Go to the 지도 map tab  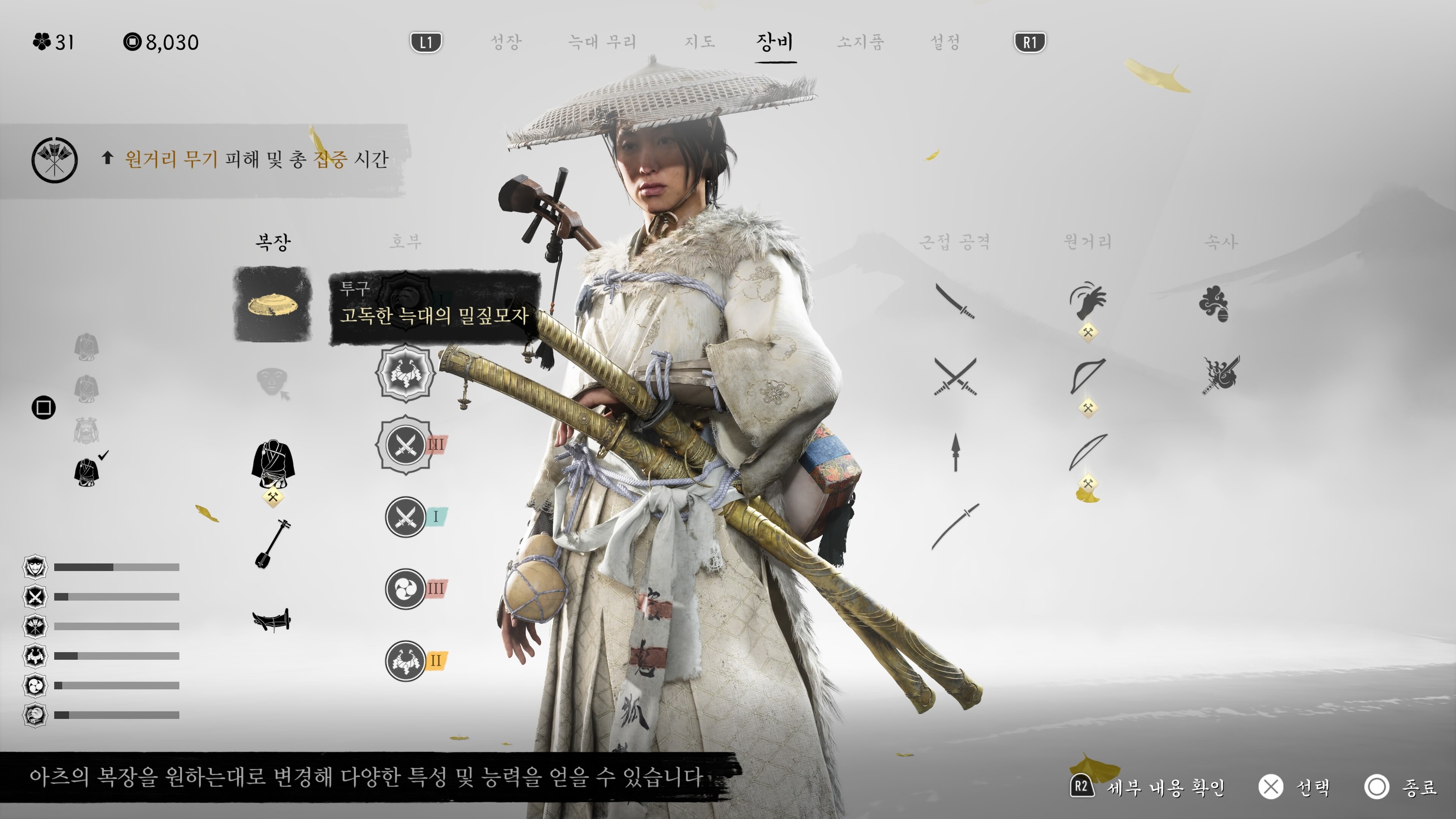[700, 42]
